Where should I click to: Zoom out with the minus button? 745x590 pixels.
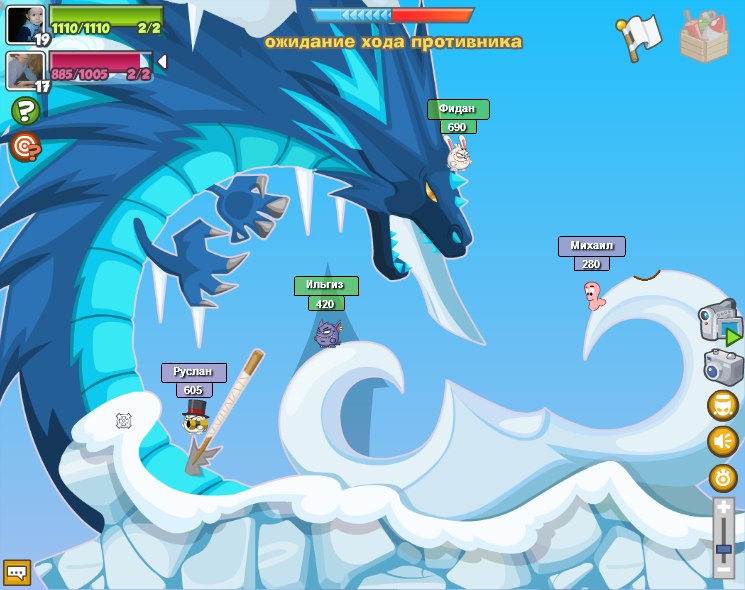click(x=723, y=569)
